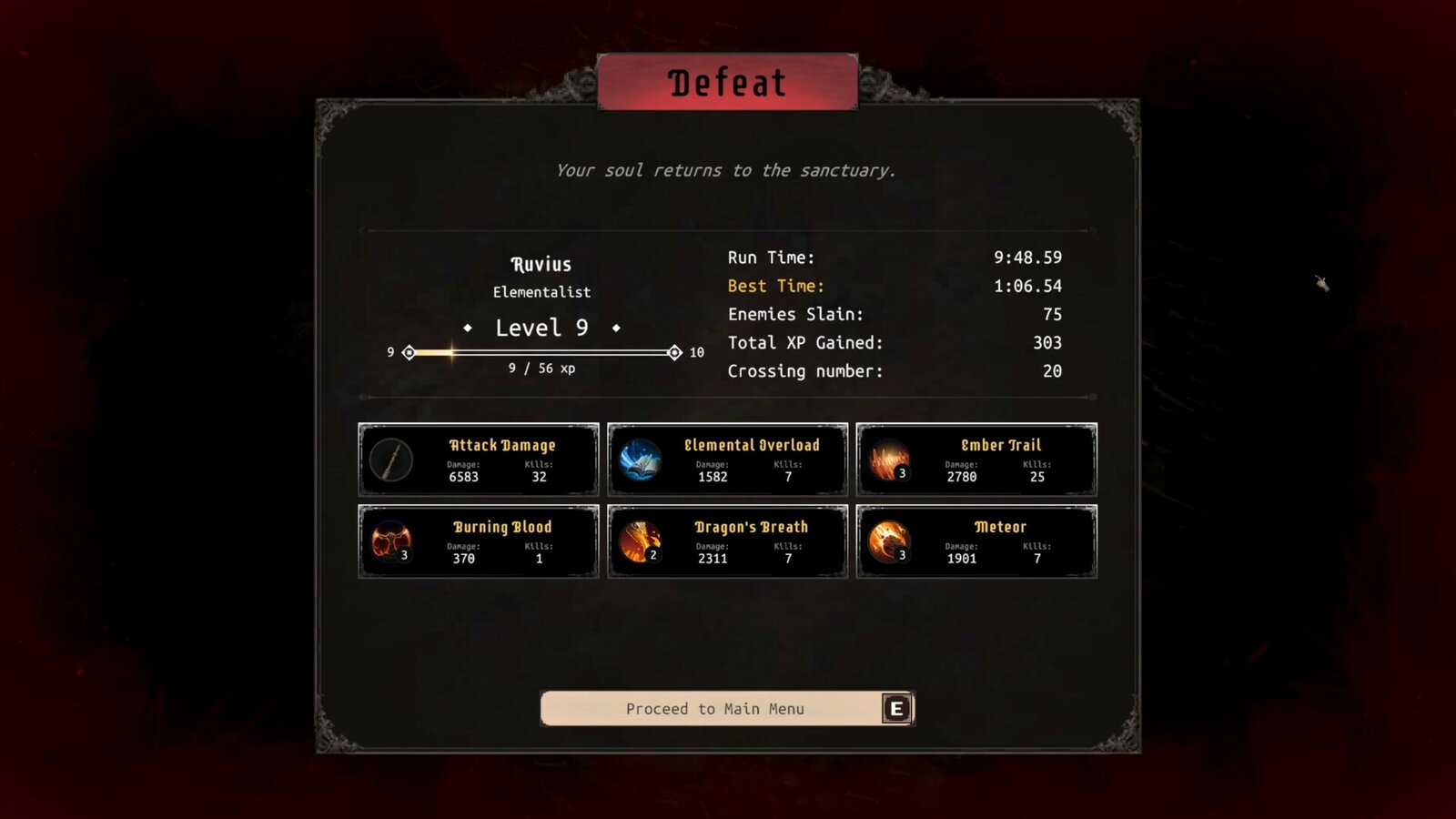The height and width of the screenshot is (819, 1456).
Task: Click the Burning Blood armor icon
Action: (390, 541)
